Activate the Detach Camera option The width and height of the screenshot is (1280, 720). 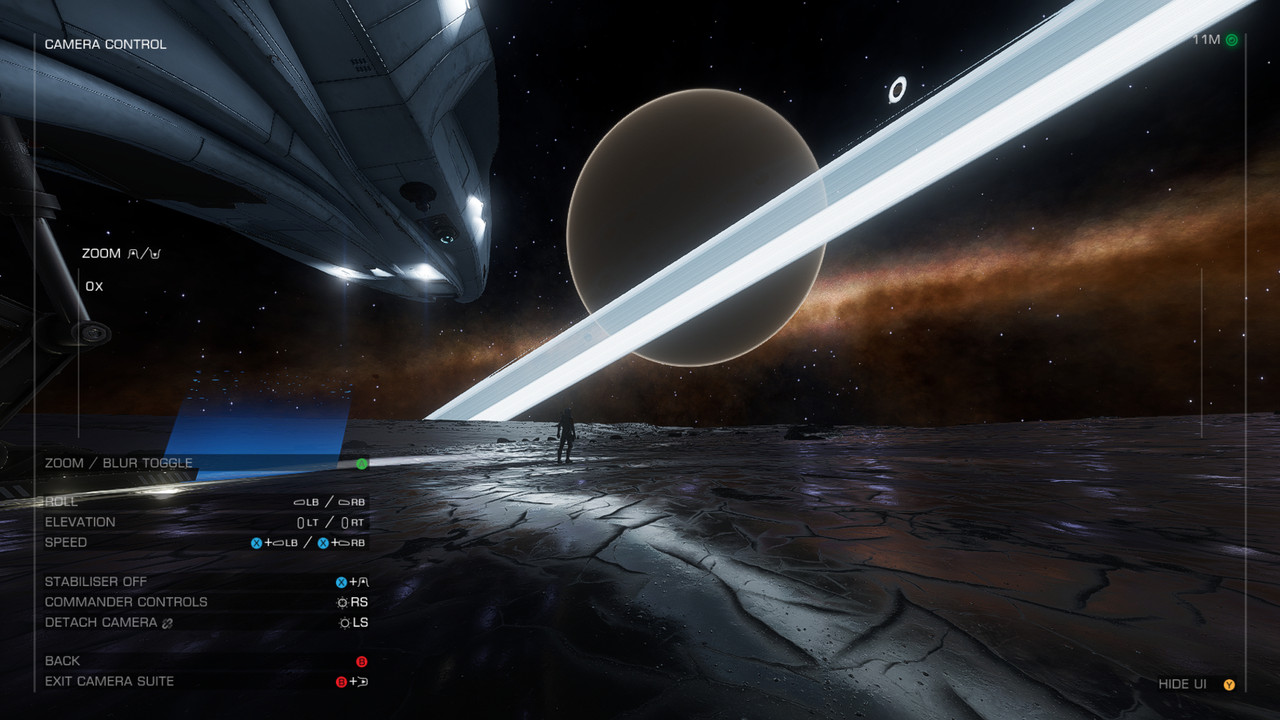[101, 622]
